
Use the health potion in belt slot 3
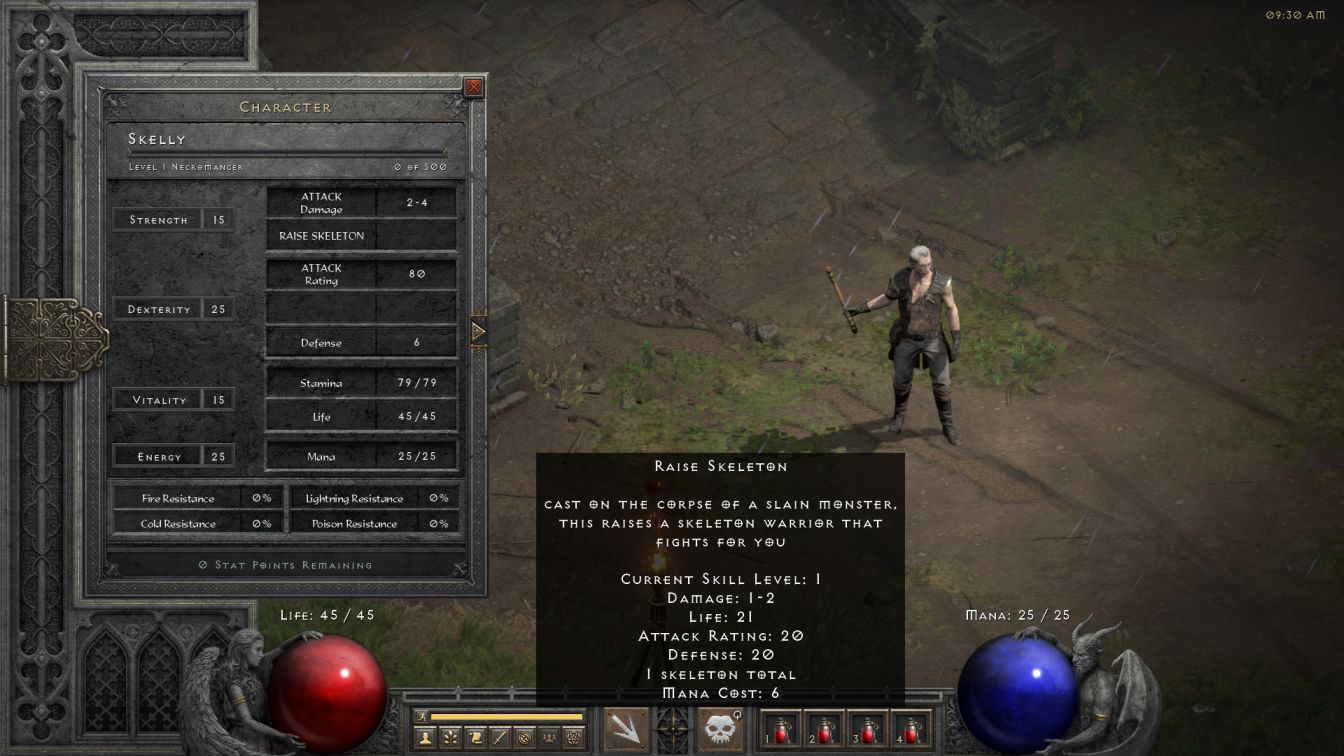(x=867, y=729)
